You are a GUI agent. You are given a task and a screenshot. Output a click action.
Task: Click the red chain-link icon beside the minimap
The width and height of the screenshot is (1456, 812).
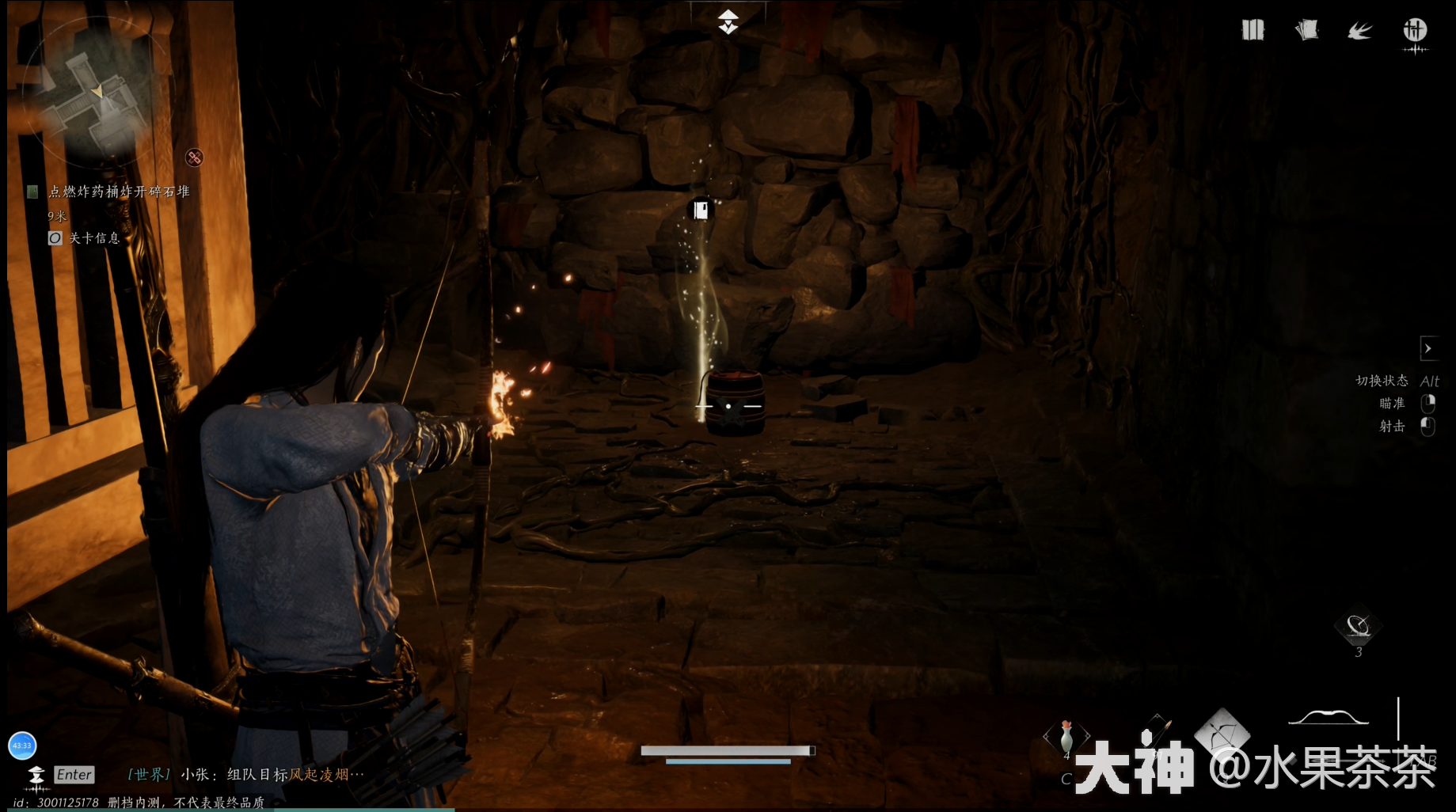tap(194, 157)
